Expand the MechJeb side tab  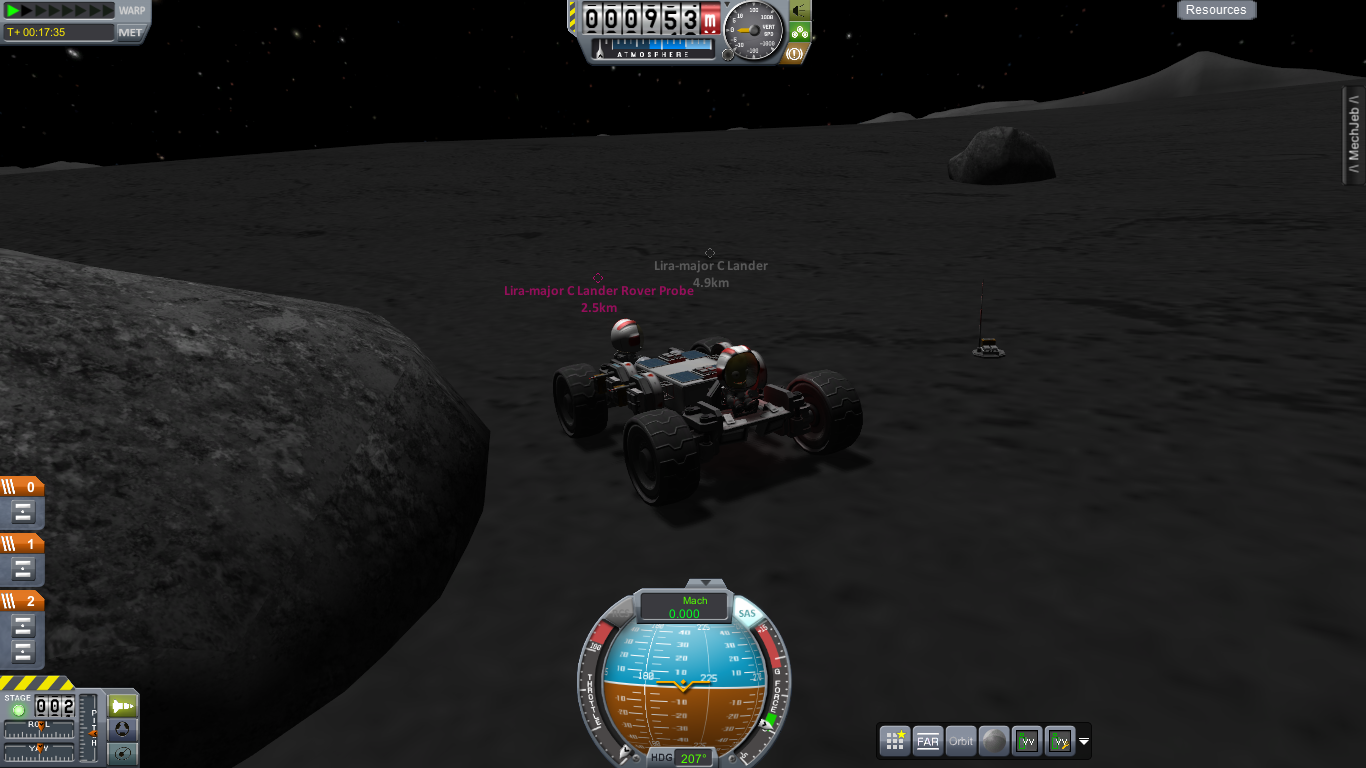pyautogui.click(x=1354, y=135)
